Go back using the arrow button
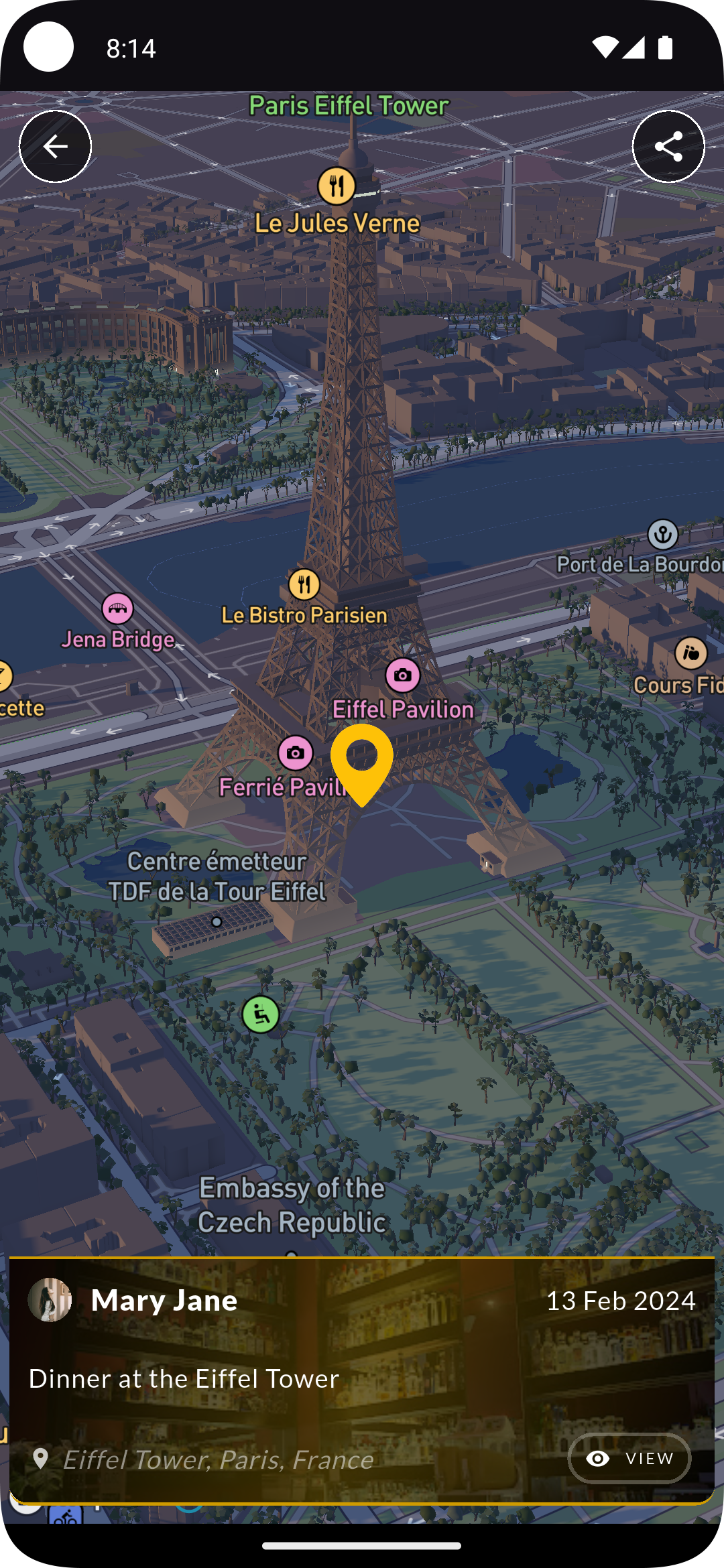The width and height of the screenshot is (724, 1568). pos(55,146)
